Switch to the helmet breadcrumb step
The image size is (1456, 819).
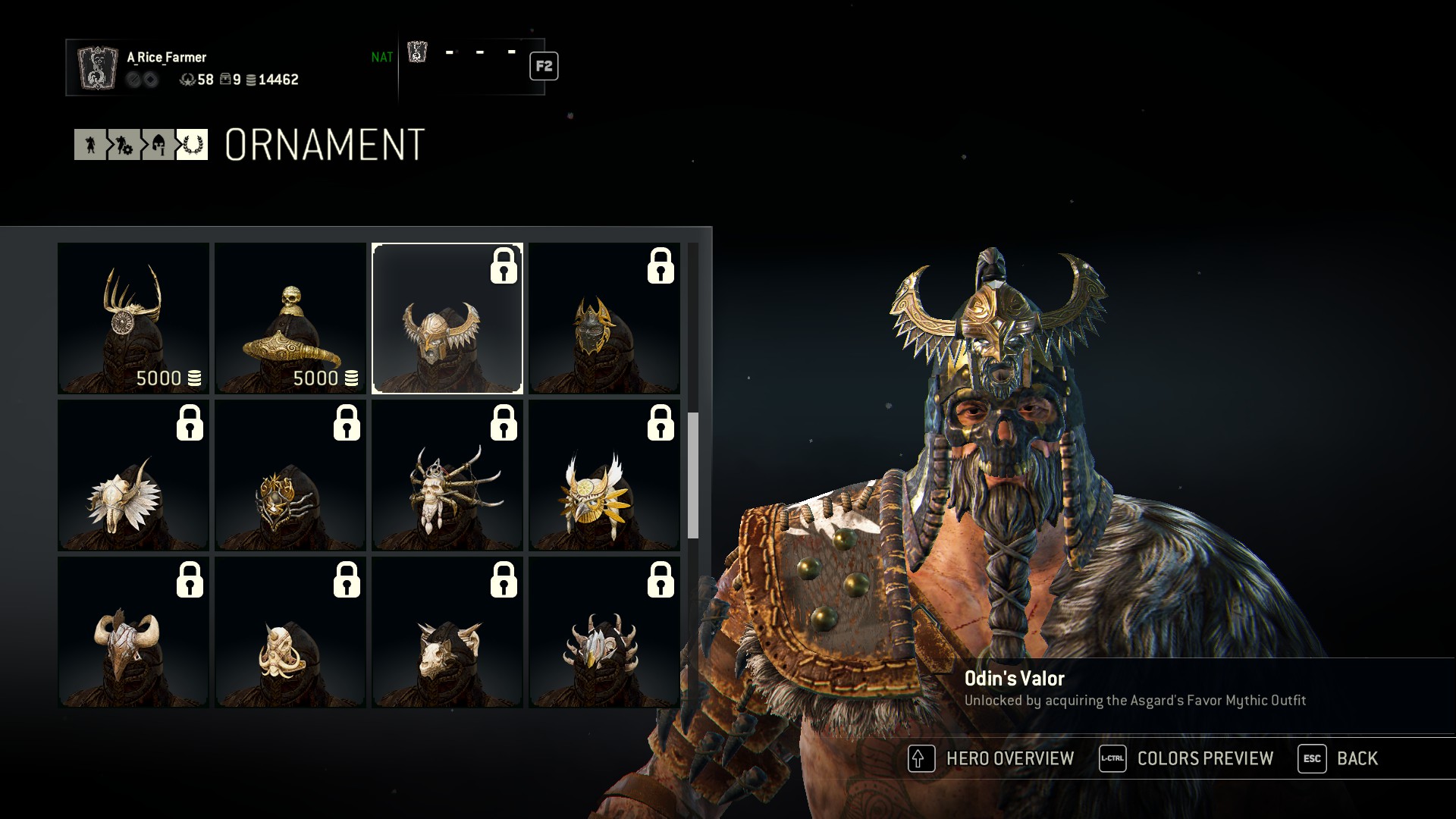158,145
